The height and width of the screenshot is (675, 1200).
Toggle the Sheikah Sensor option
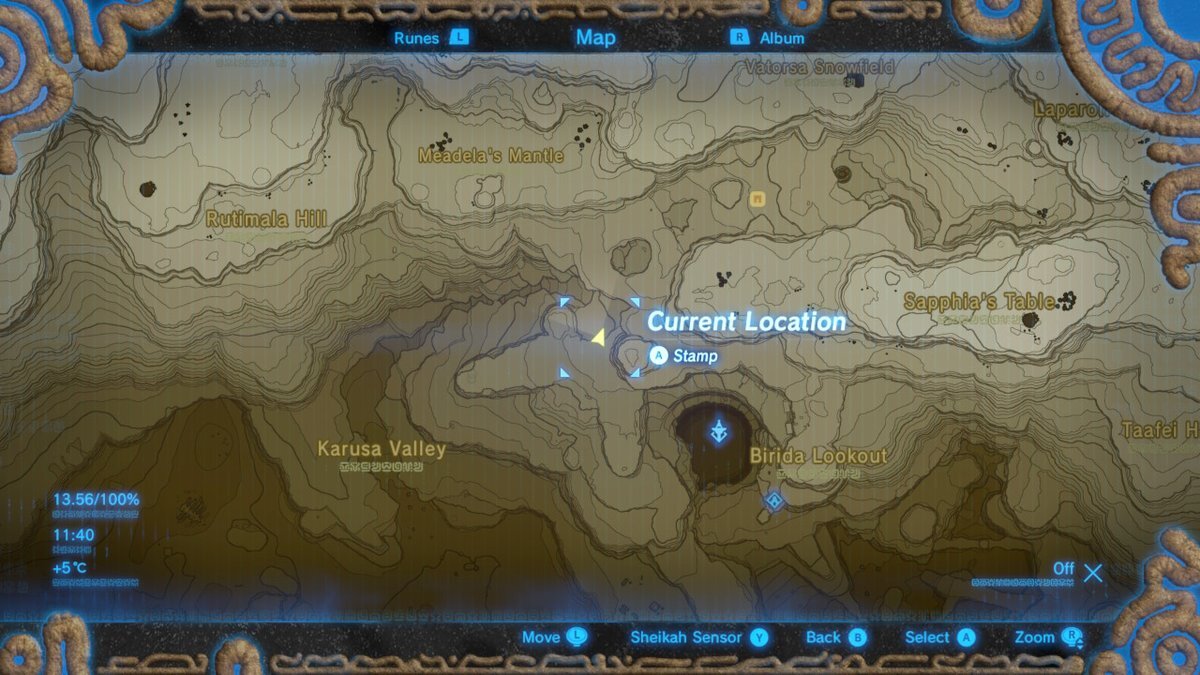[x=698, y=637]
